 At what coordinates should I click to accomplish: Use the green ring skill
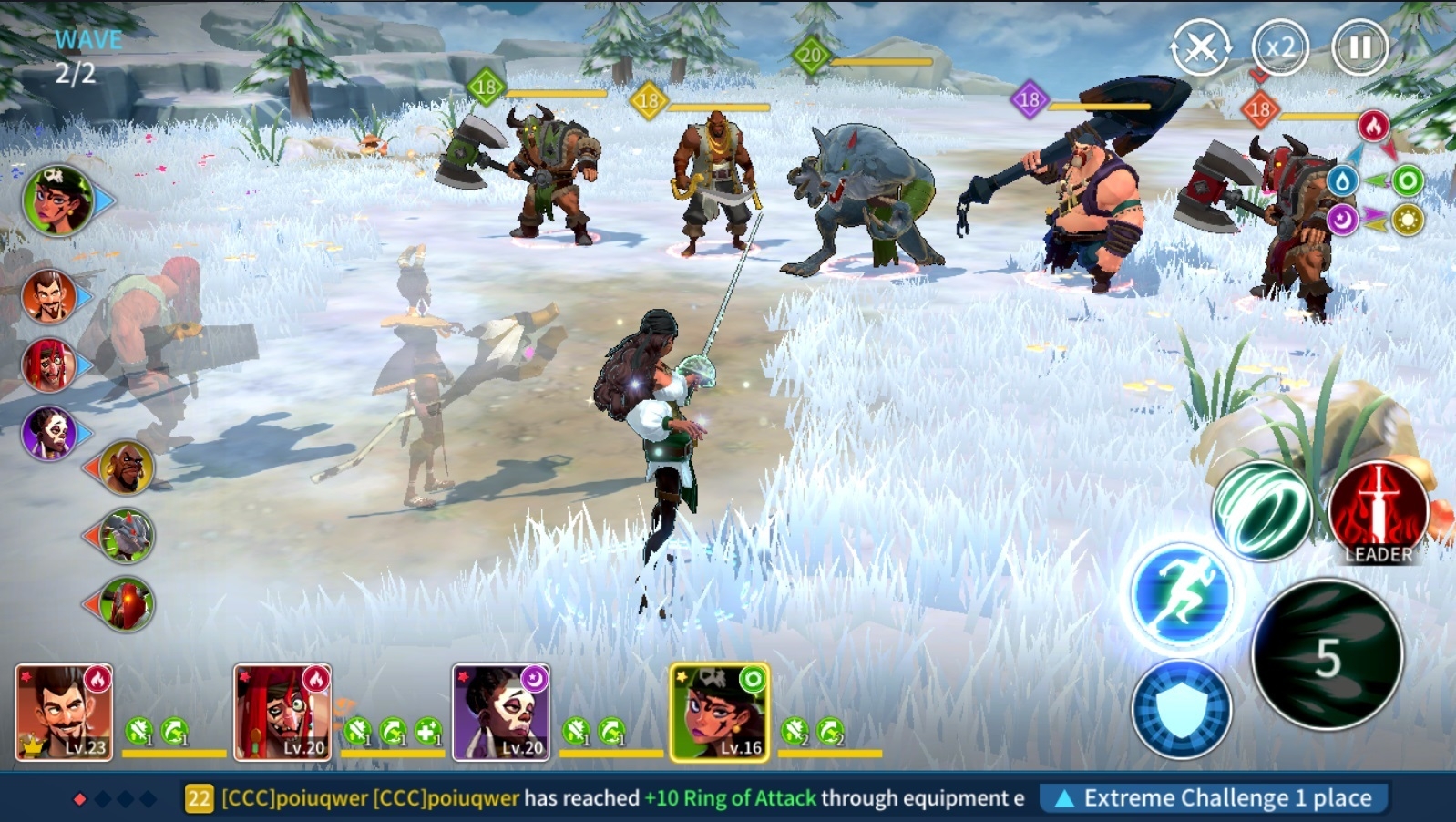pyautogui.click(x=1262, y=510)
